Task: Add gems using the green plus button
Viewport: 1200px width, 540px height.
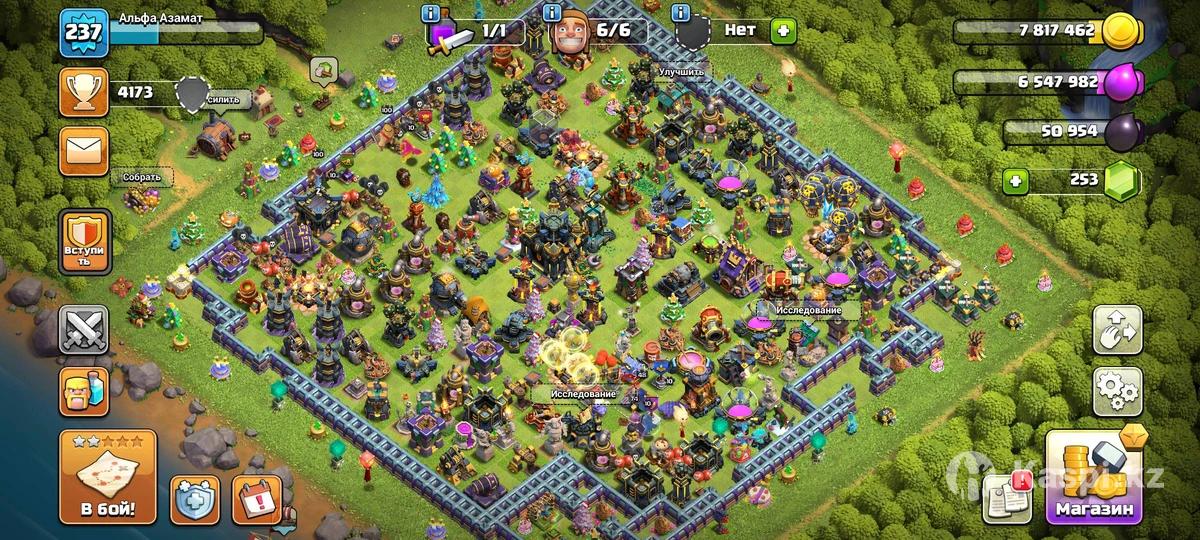Action: pos(1017,181)
